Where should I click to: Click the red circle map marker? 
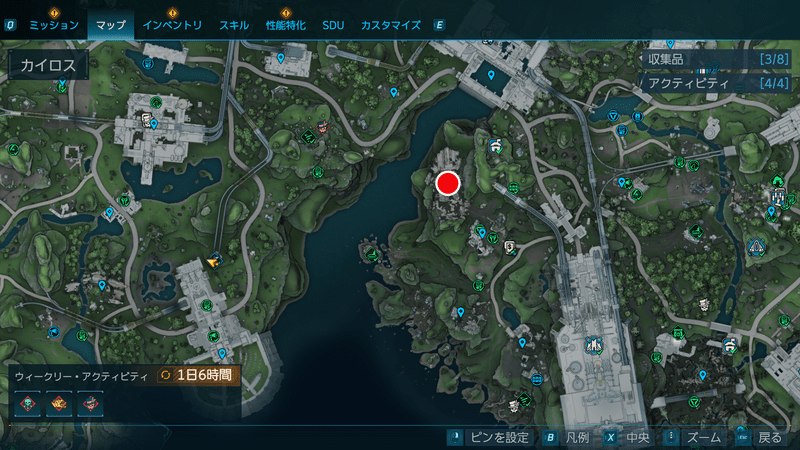coord(446,182)
